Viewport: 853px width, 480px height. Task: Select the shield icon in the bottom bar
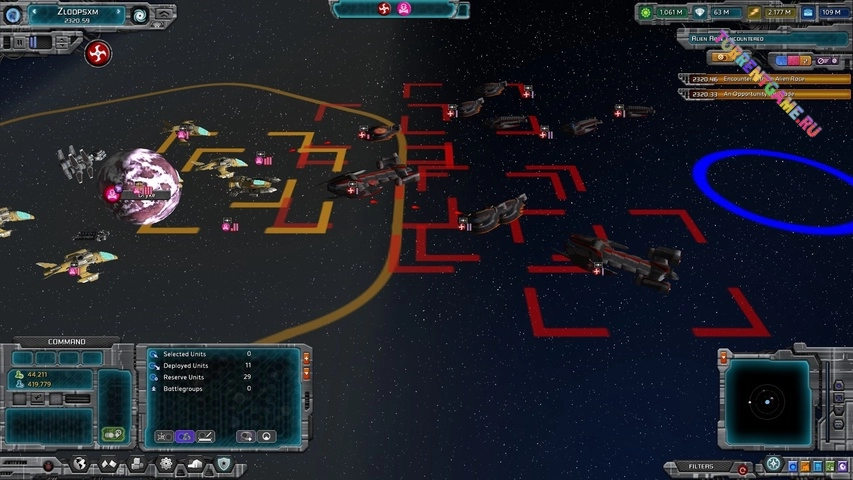click(x=224, y=465)
